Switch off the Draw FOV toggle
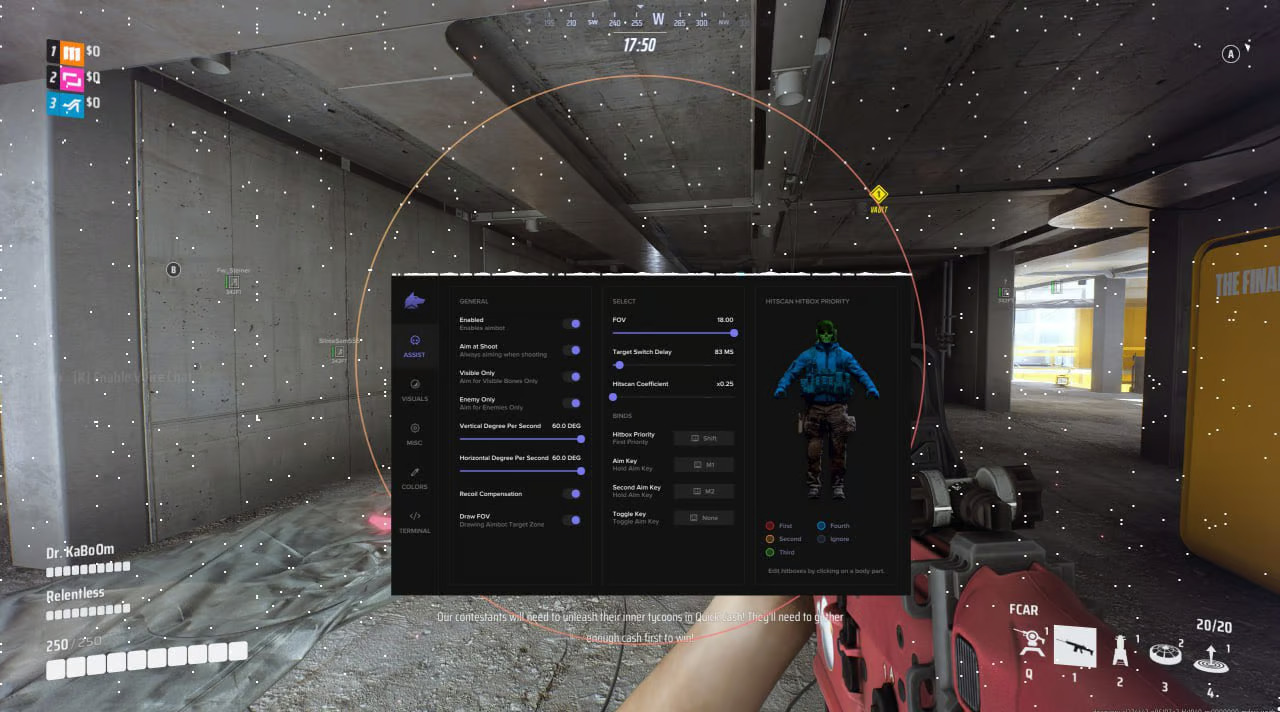This screenshot has height=712, width=1280. (x=572, y=520)
